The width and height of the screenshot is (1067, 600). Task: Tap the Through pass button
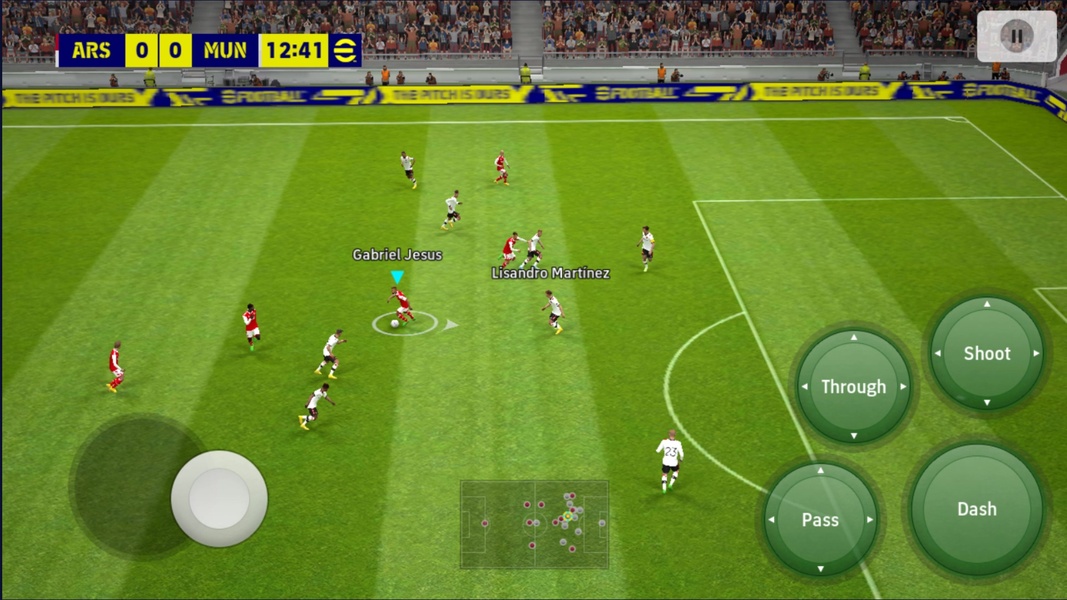pos(853,387)
